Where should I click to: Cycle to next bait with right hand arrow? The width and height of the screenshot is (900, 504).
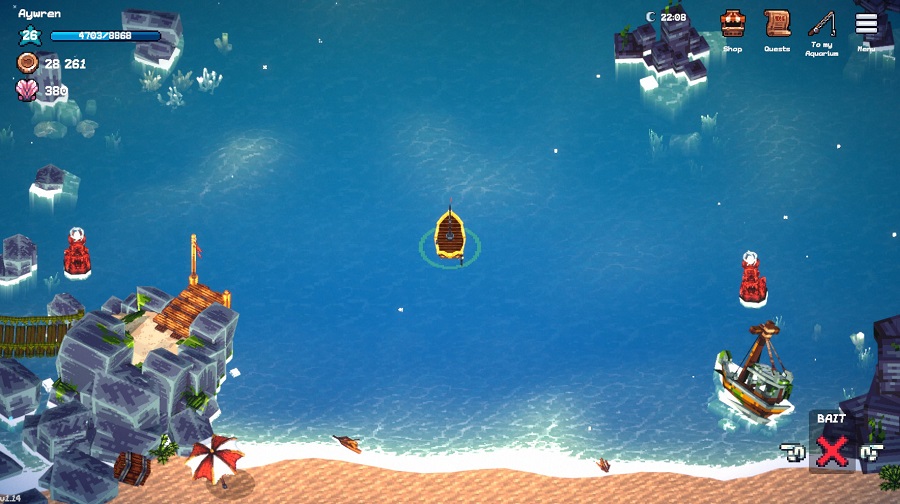tap(870, 453)
